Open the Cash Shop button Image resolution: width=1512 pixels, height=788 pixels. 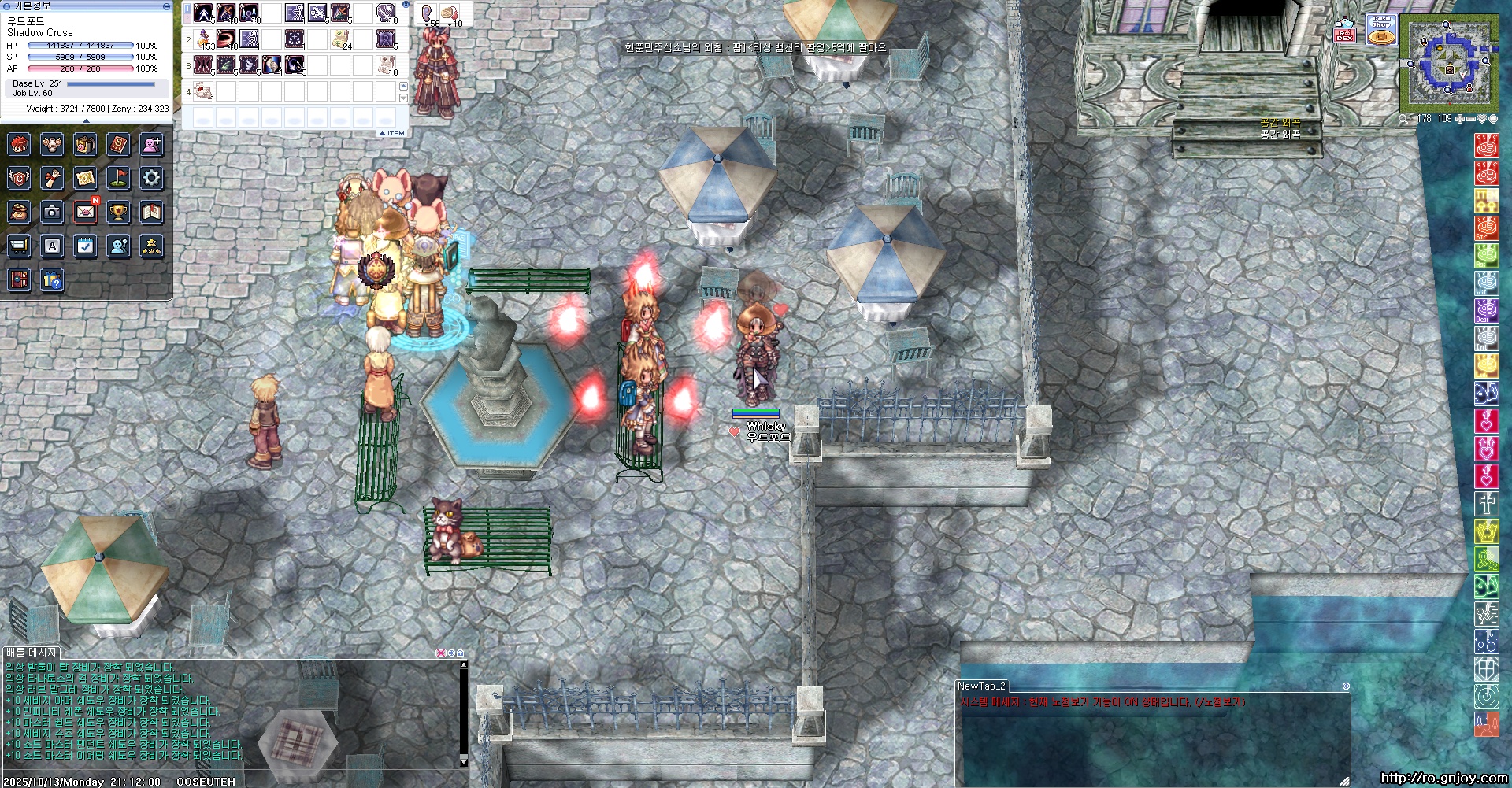point(1381,29)
